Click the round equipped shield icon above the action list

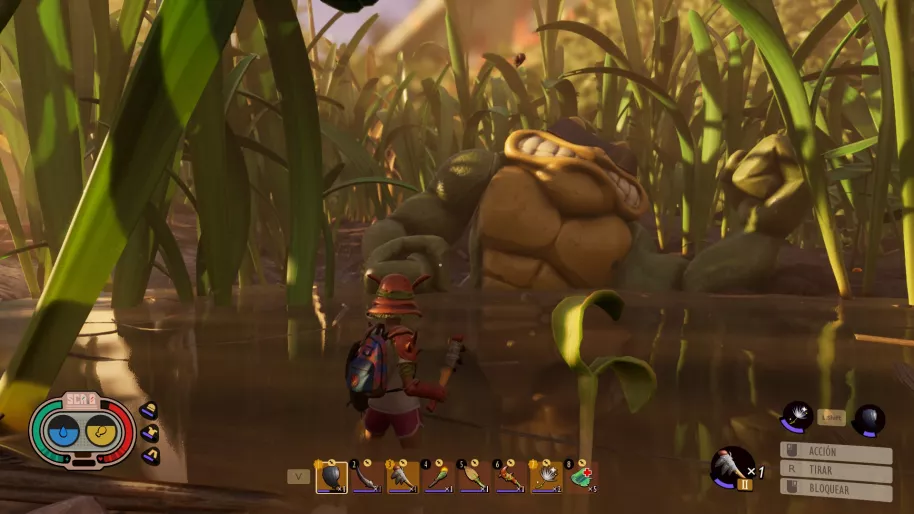868,420
